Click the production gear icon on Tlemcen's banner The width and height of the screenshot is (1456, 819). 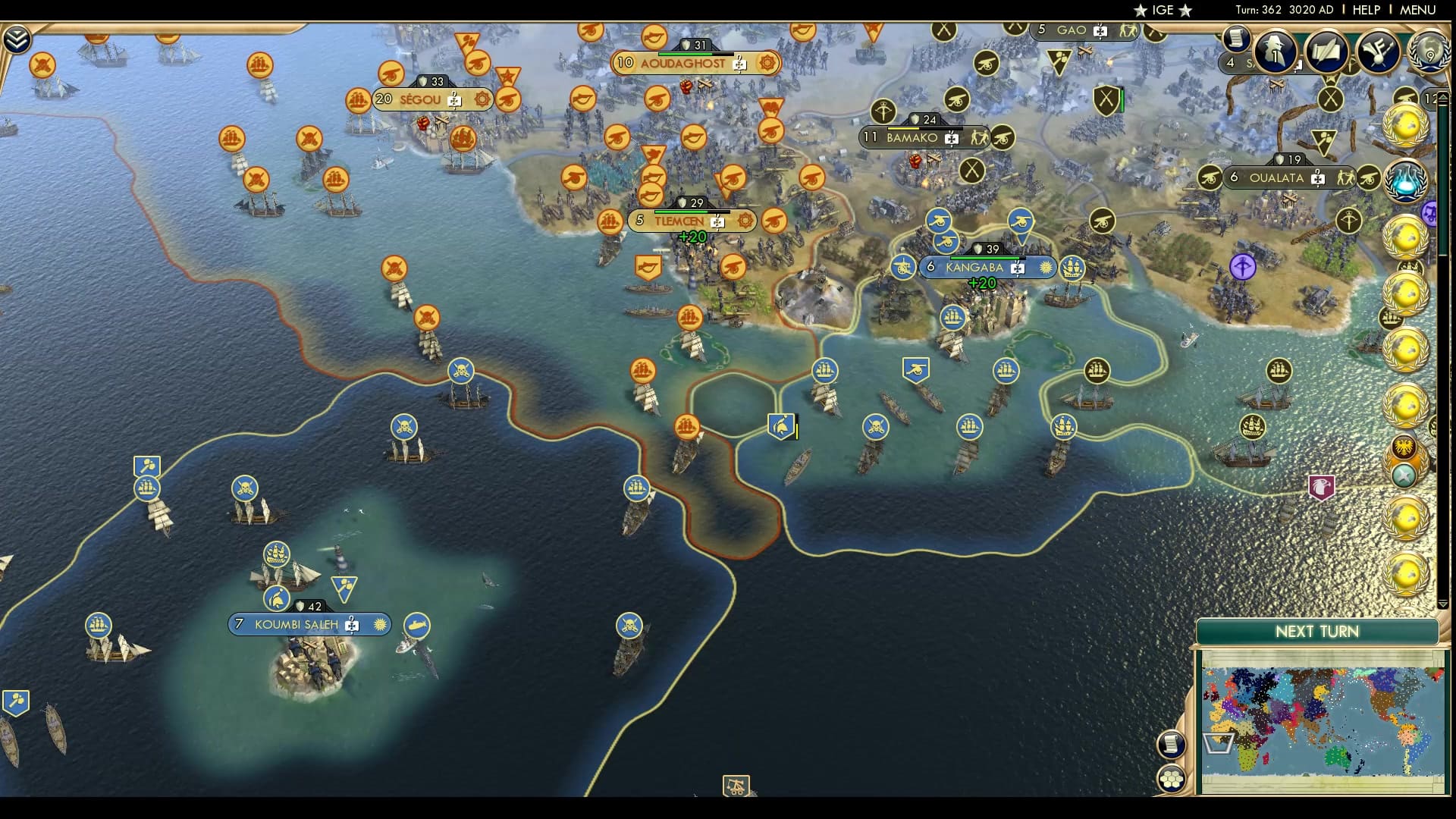[745, 221]
